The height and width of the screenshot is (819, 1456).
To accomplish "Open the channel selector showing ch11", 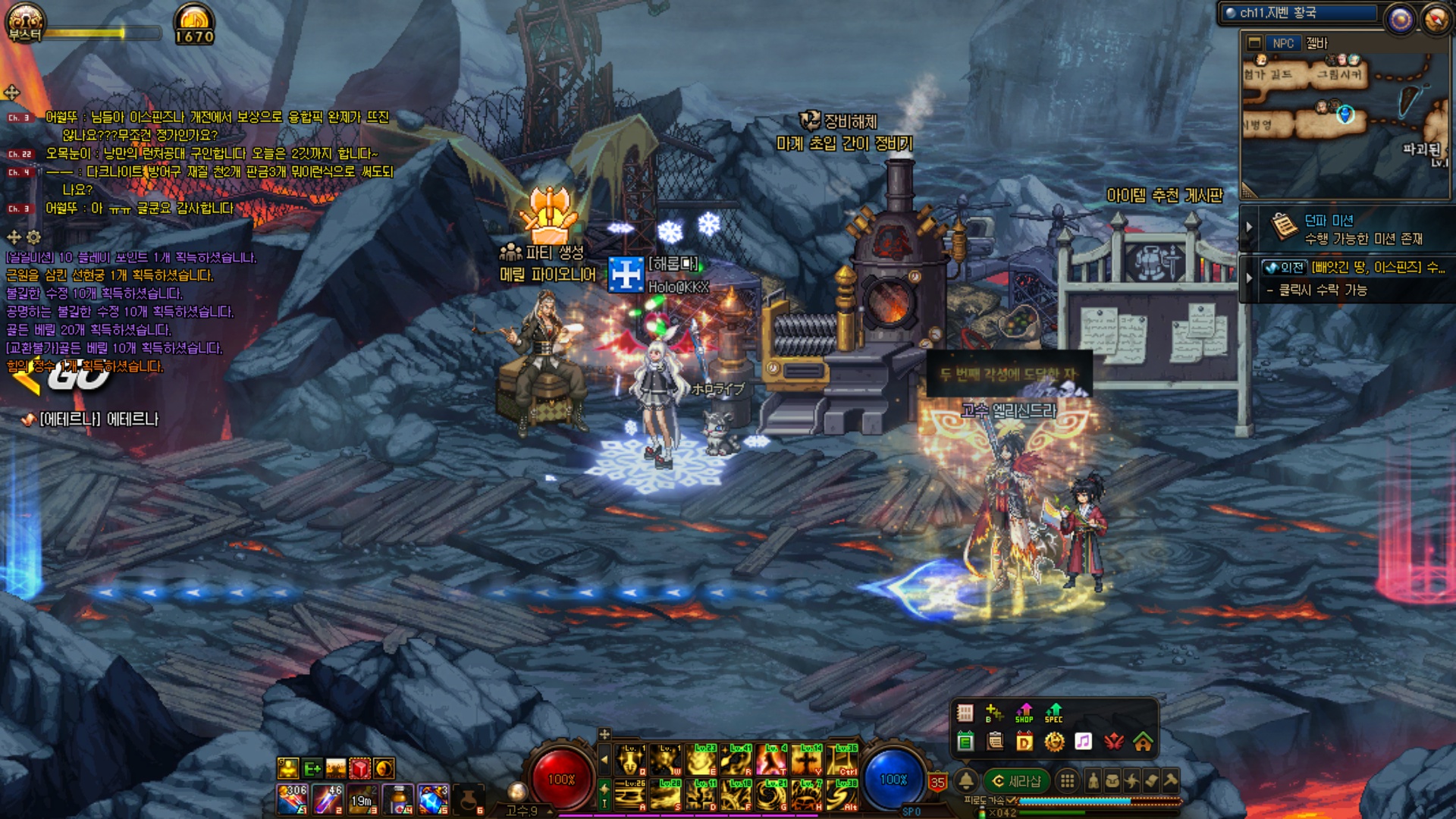I will (x=1298, y=13).
